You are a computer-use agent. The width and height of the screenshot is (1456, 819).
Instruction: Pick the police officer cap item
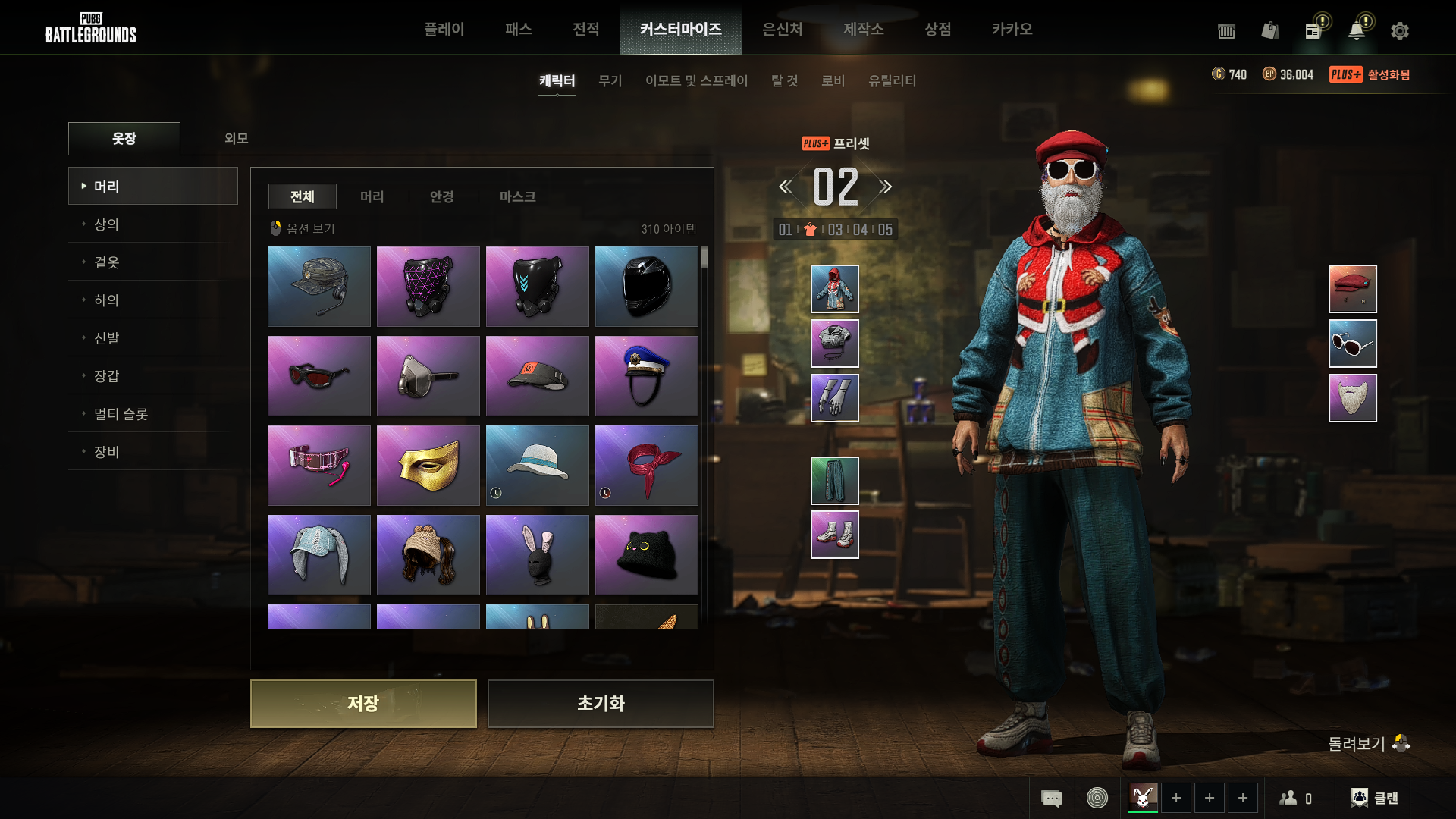point(646,376)
